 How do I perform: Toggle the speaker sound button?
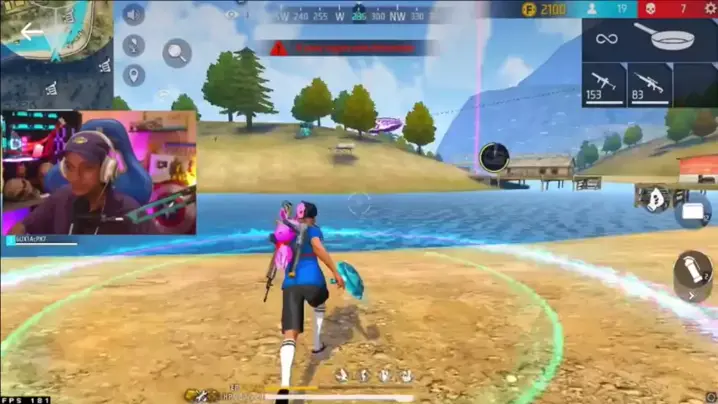pyautogui.click(x=133, y=14)
